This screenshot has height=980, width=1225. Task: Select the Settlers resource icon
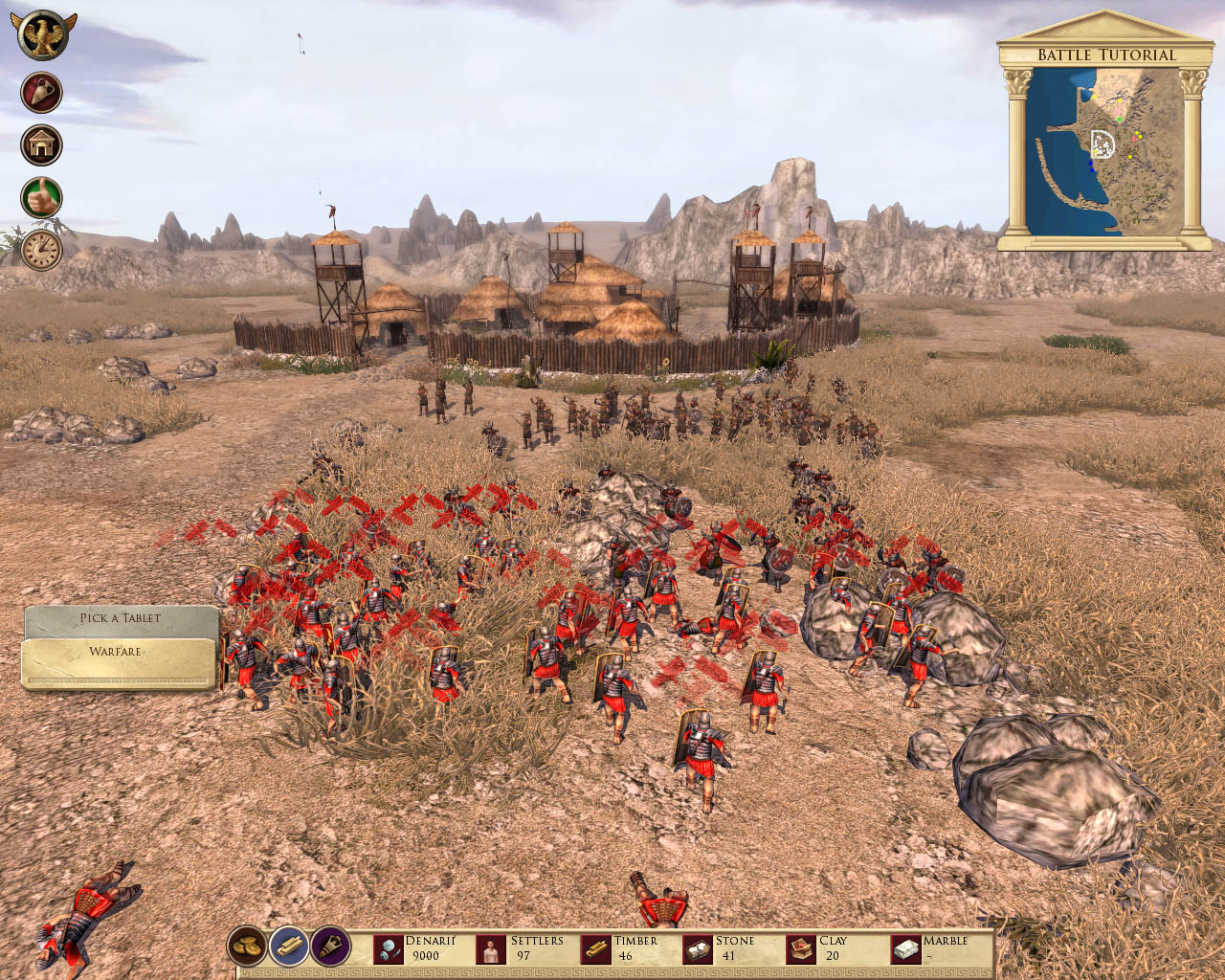click(492, 949)
